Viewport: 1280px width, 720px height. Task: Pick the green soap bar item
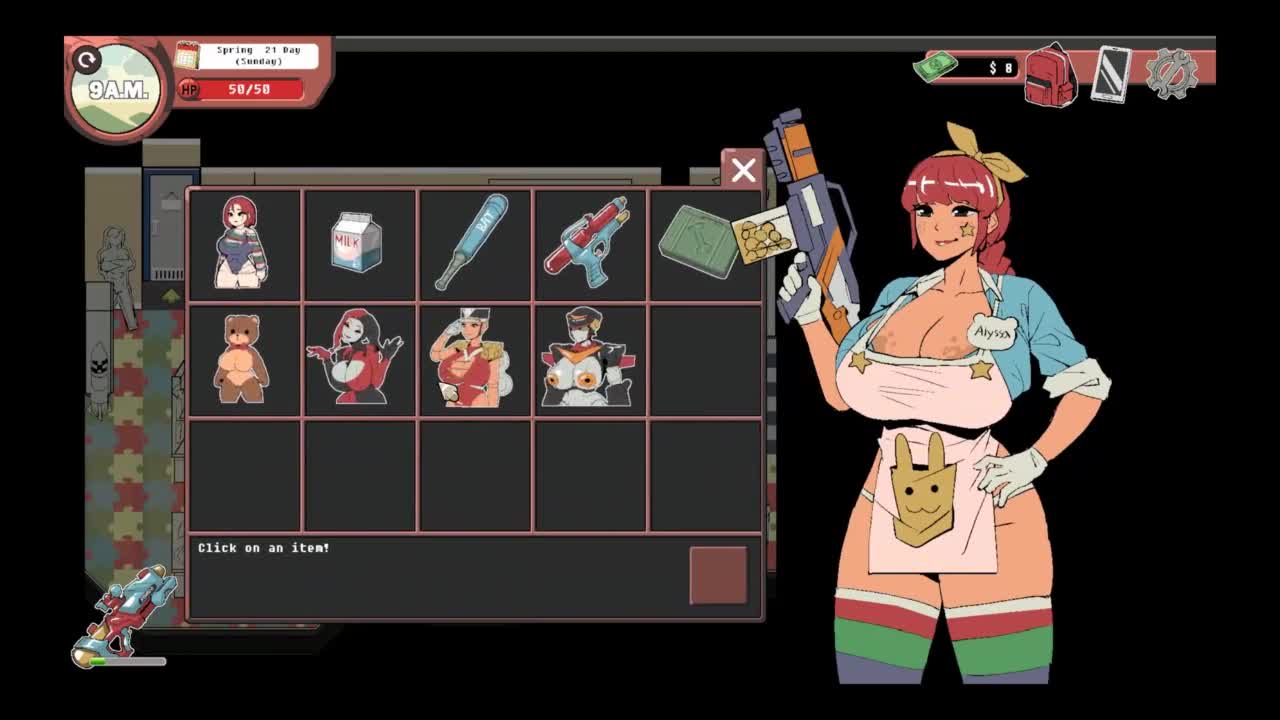[x=701, y=243]
